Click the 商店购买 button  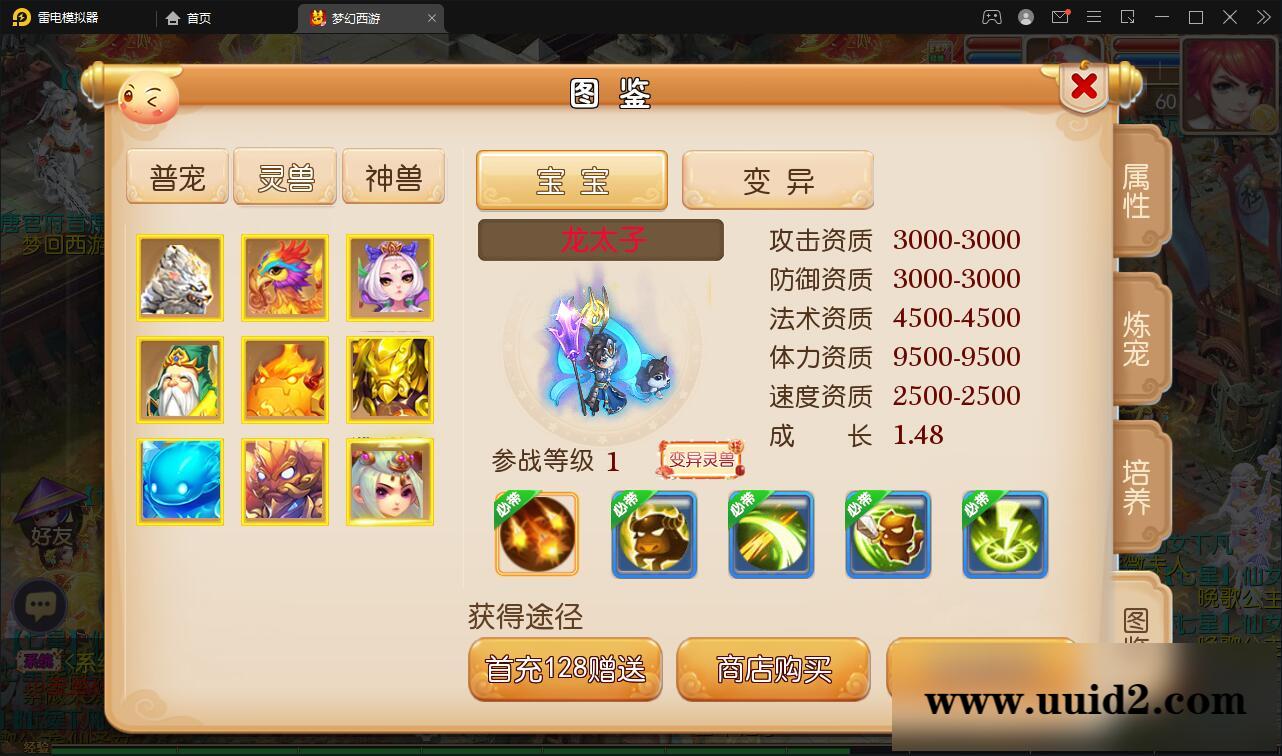pyautogui.click(x=773, y=671)
